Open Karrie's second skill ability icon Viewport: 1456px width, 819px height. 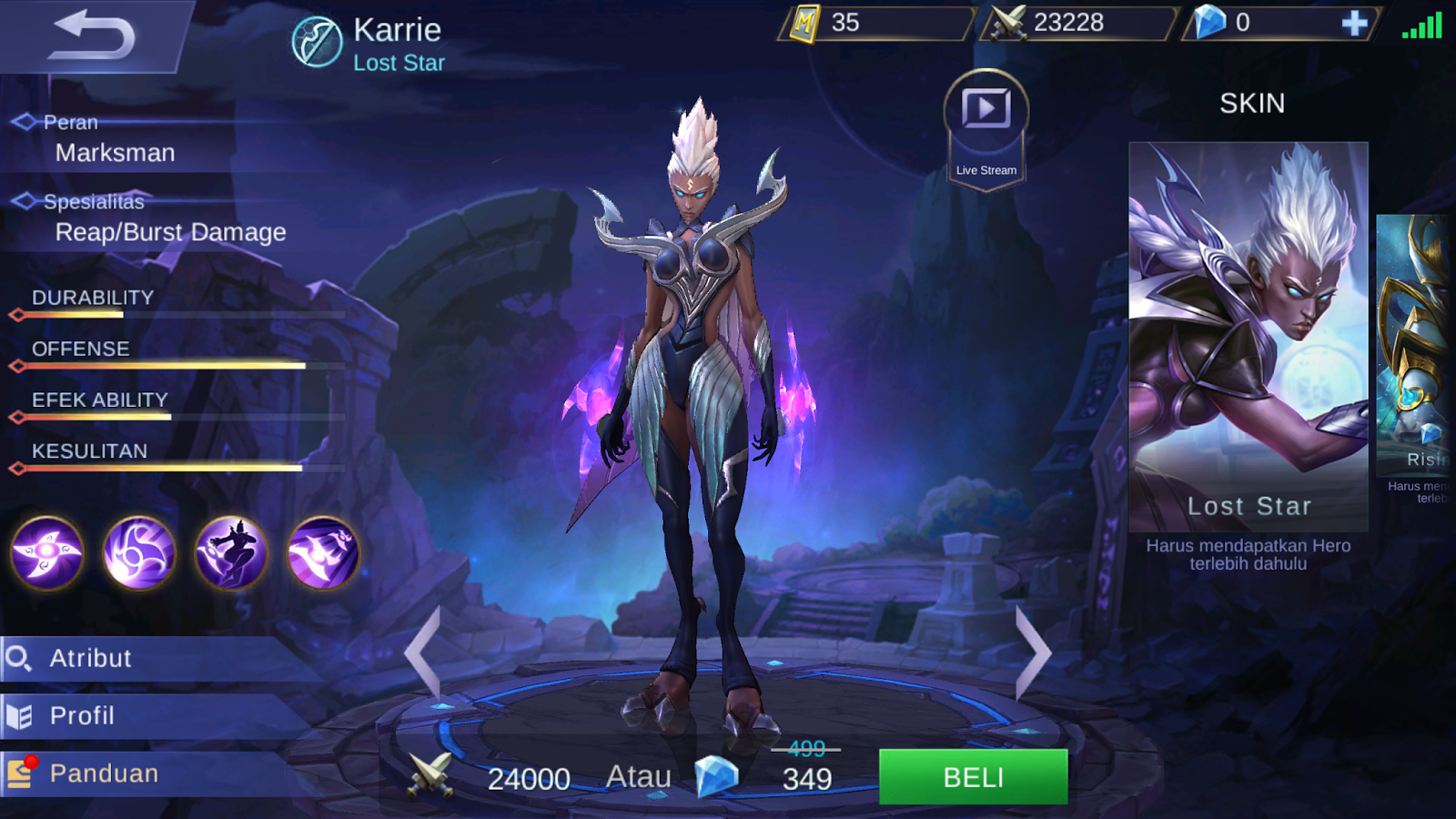138,554
